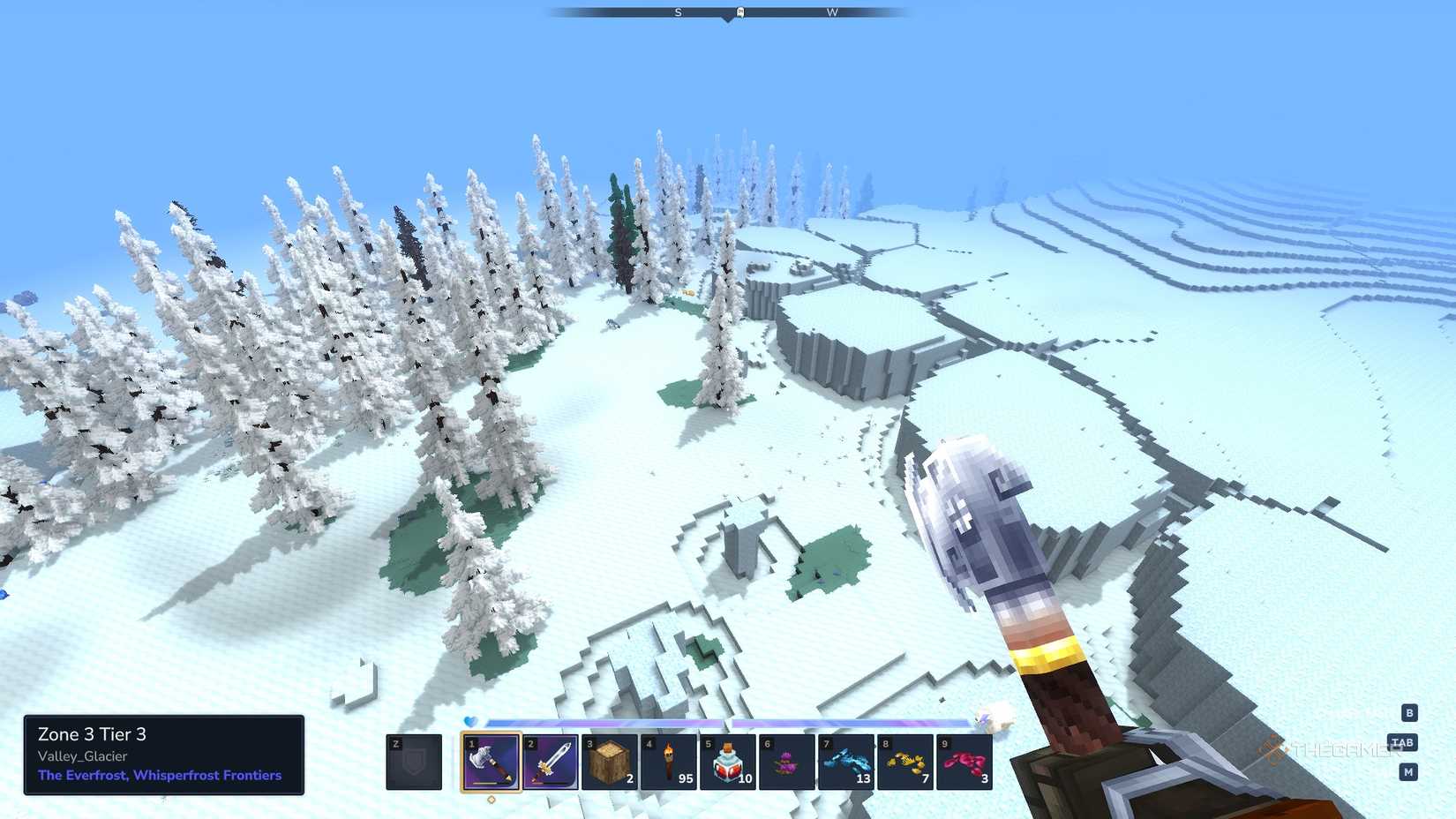The image size is (1456, 819).
Task: Select the pink petals in hotbar slot 9
Action: (964, 763)
